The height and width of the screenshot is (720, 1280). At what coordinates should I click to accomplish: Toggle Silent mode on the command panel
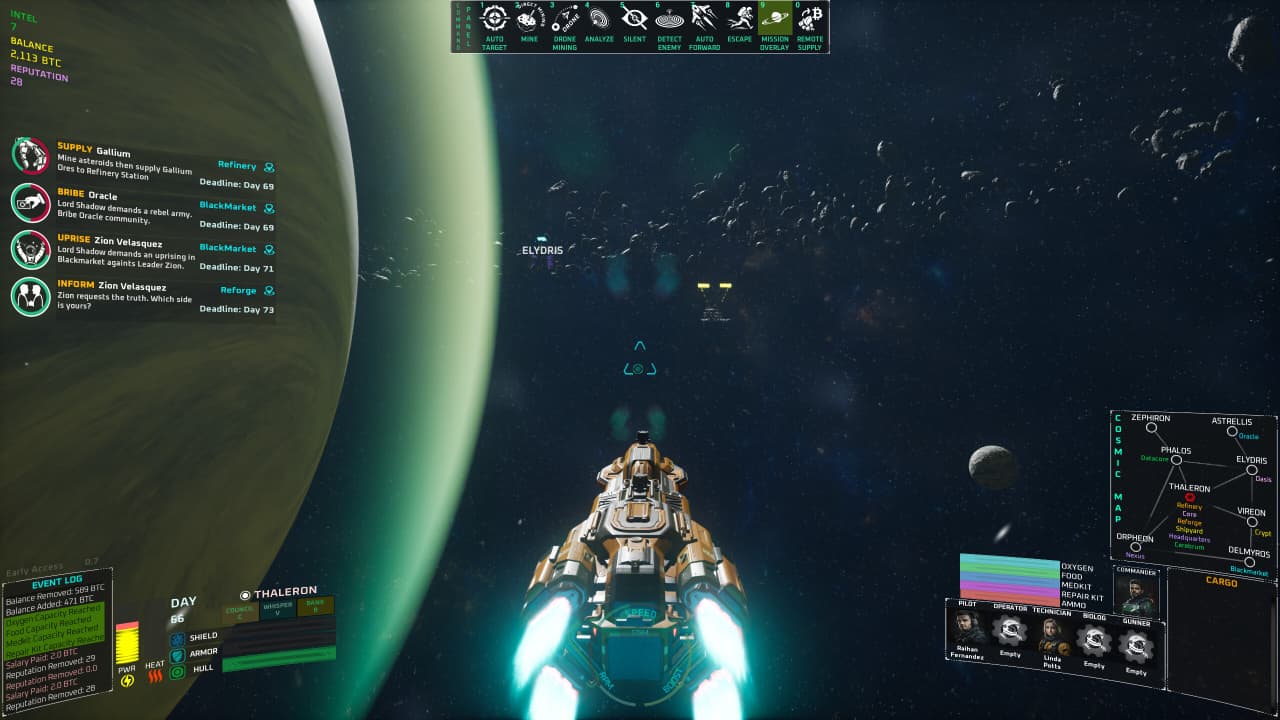click(x=634, y=21)
